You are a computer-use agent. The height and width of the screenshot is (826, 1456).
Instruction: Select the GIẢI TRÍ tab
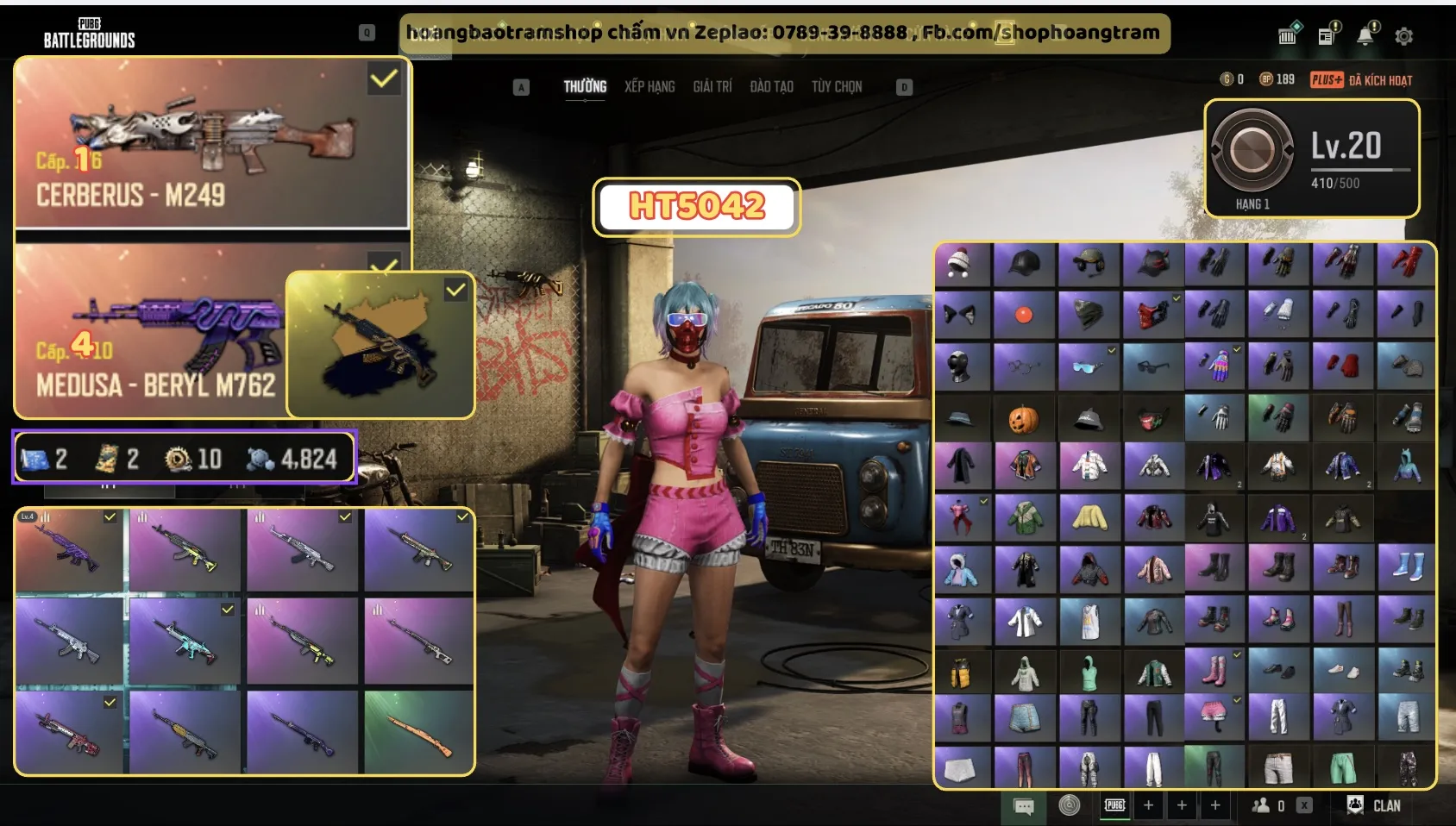(712, 87)
